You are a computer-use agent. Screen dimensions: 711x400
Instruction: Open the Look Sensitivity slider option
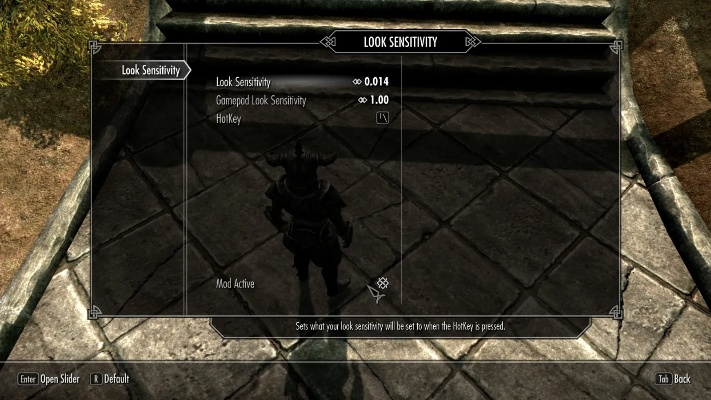point(302,81)
